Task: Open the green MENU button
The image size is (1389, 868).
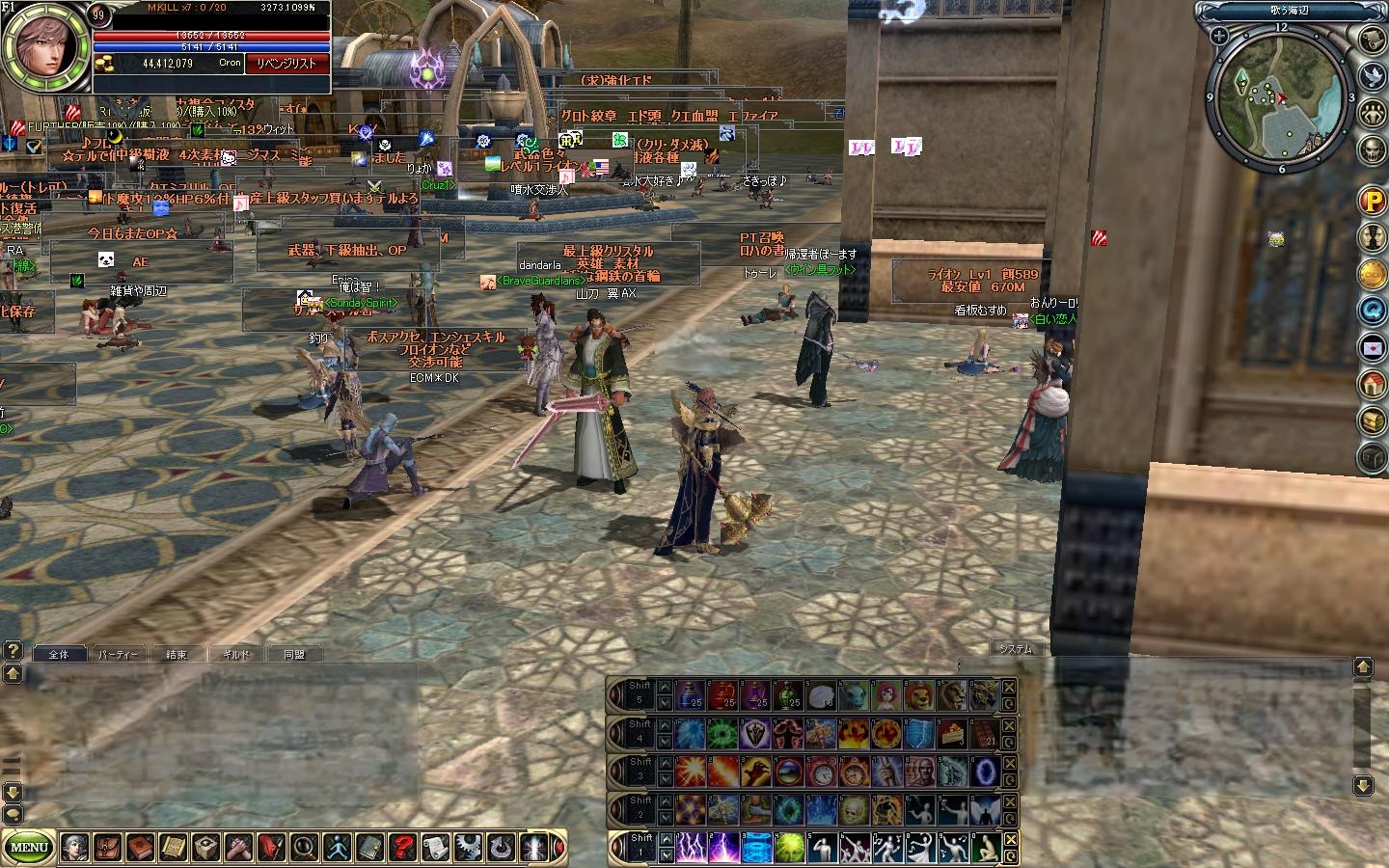Action: (x=29, y=848)
